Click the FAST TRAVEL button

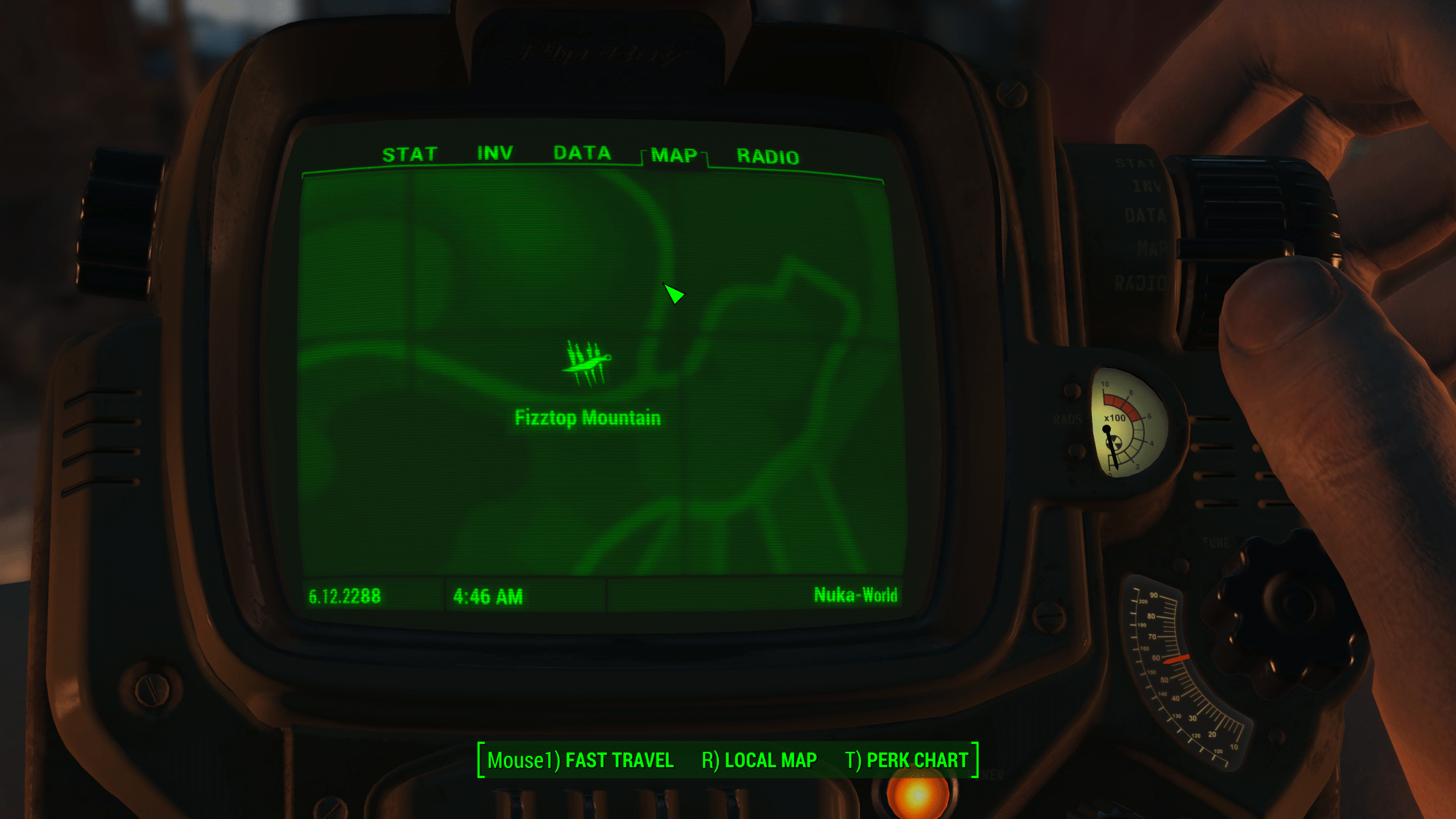pos(580,760)
